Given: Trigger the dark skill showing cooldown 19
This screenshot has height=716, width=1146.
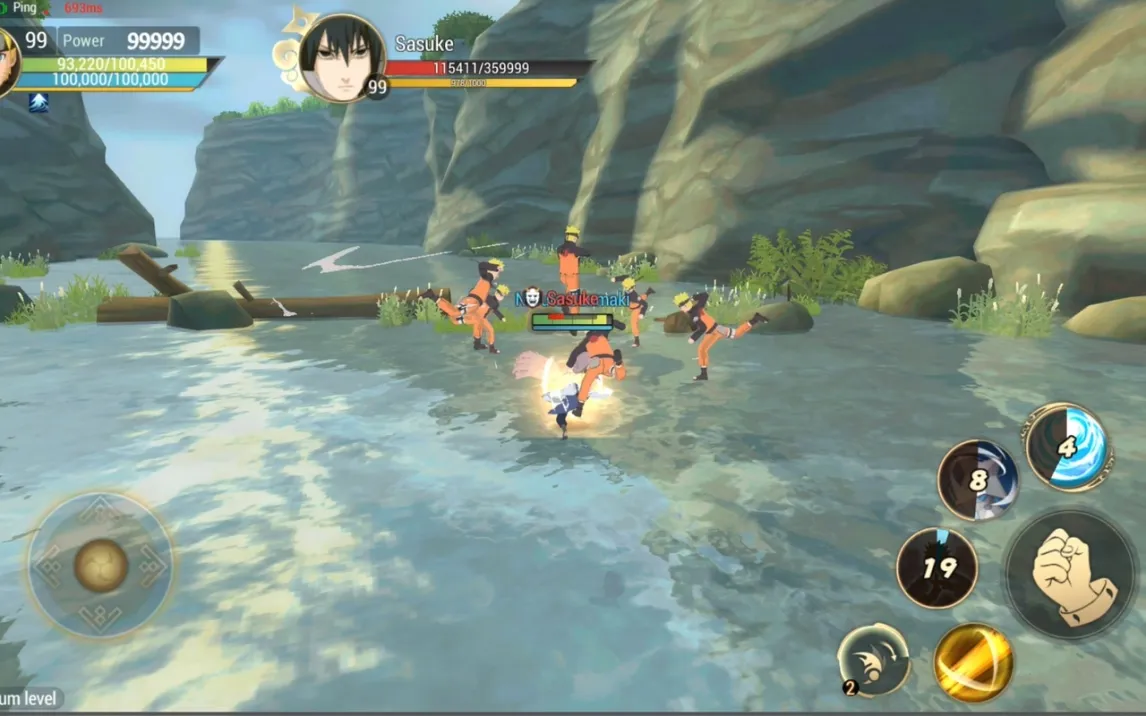Looking at the screenshot, I should click(x=937, y=568).
